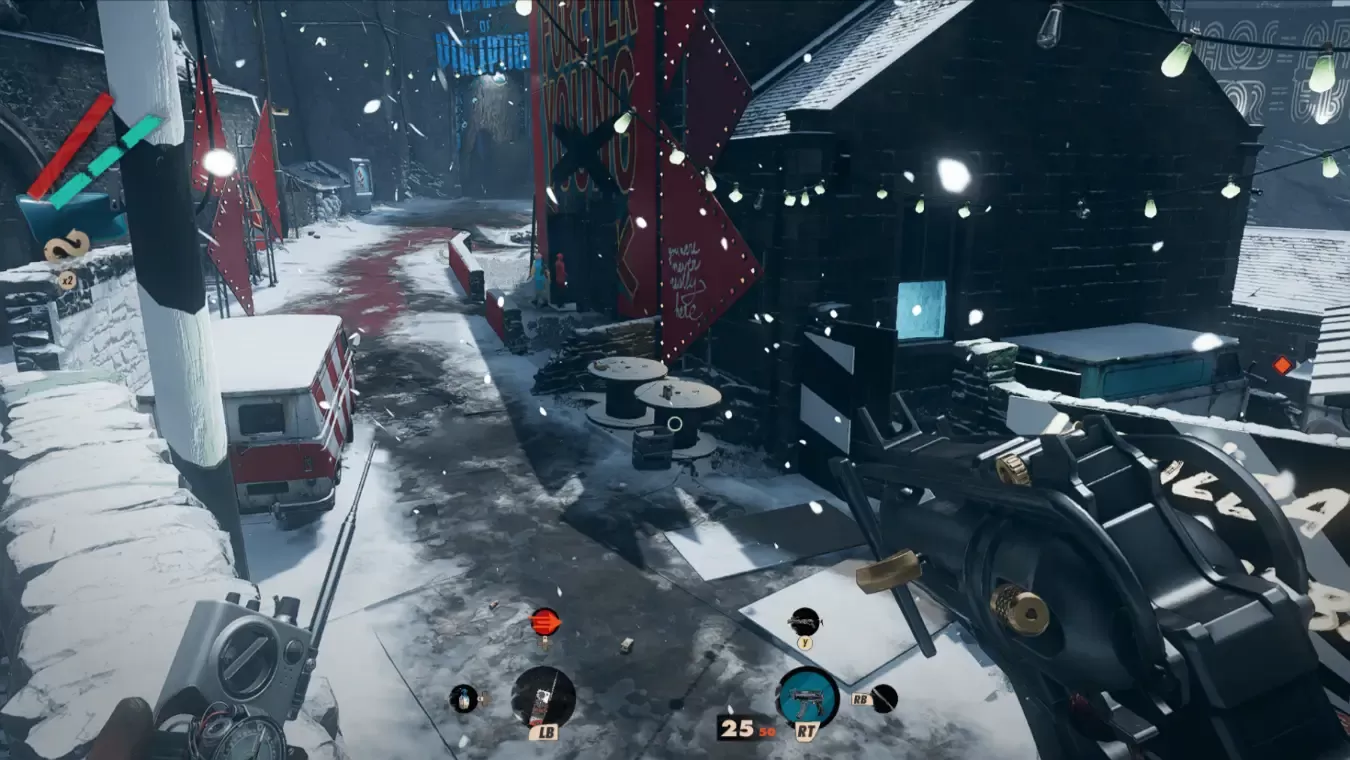Choose the grenade gadget icon
This screenshot has width=1350, height=760.
pyautogui.click(x=463, y=698)
